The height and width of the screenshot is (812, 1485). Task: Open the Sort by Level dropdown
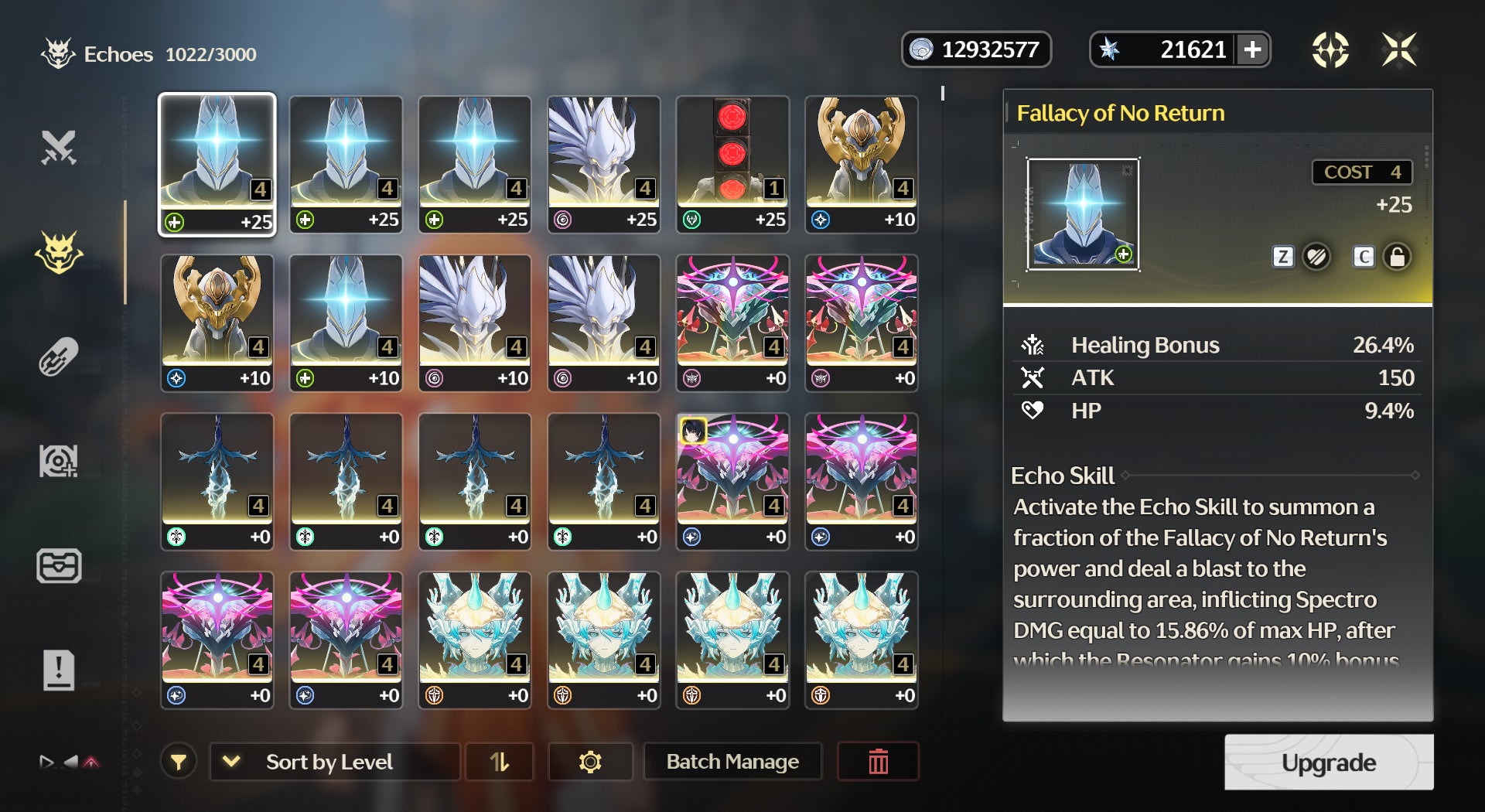[334, 762]
